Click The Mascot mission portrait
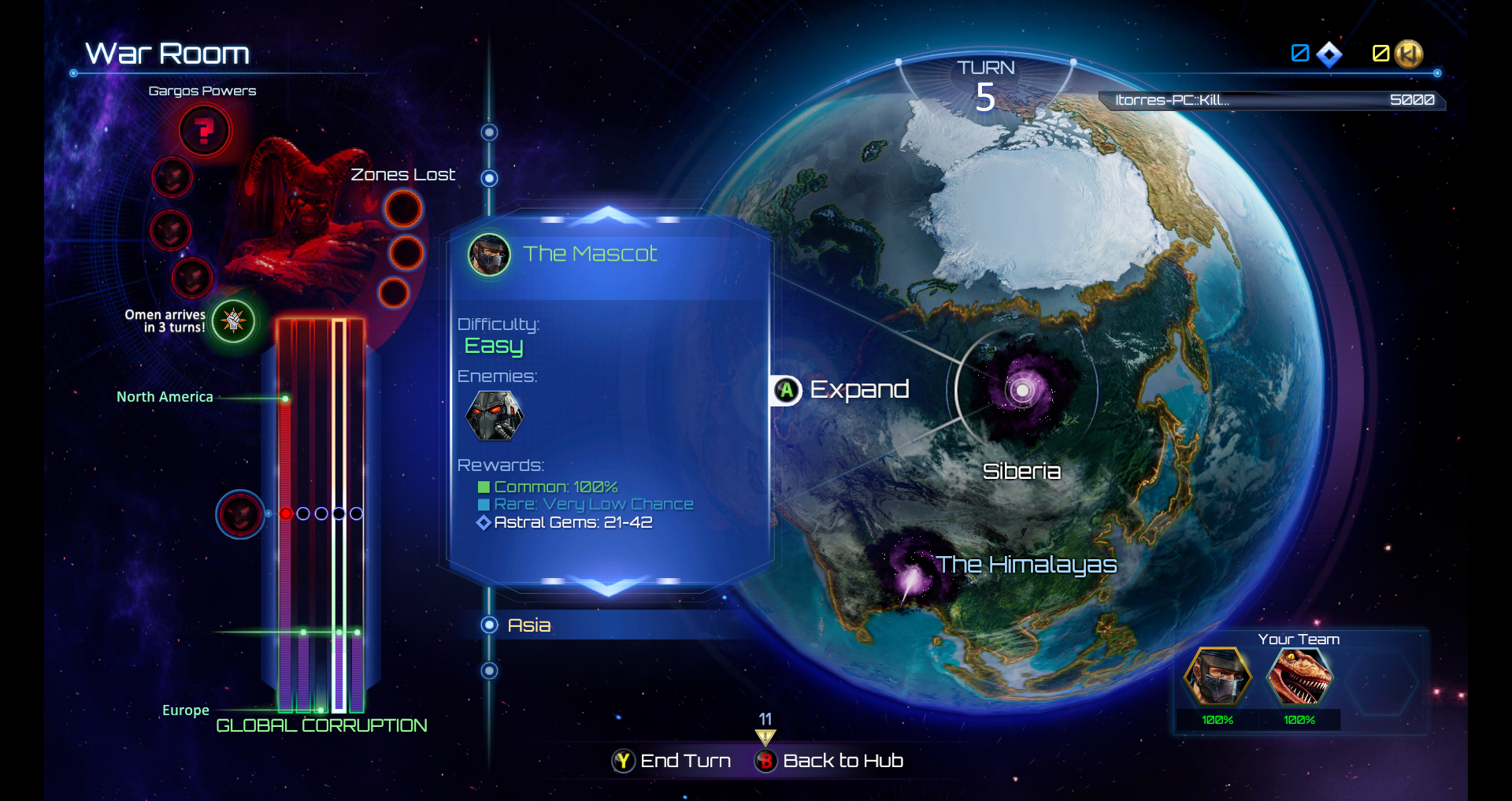The width and height of the screenshot is (1512, 801). (489, 254)
